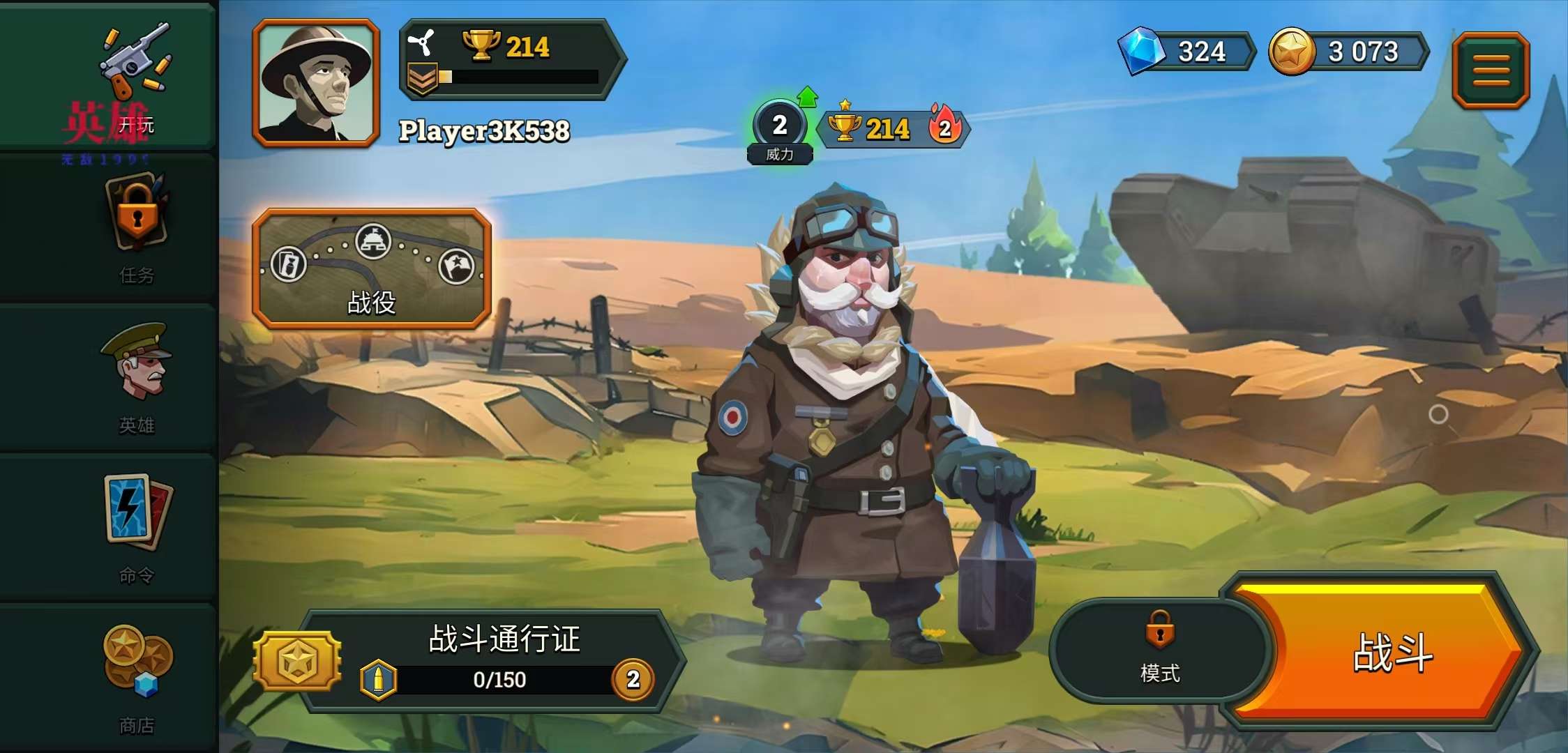Open the locked 模式 mode selector
The image size is (1568, 753).
[1159, 650]
